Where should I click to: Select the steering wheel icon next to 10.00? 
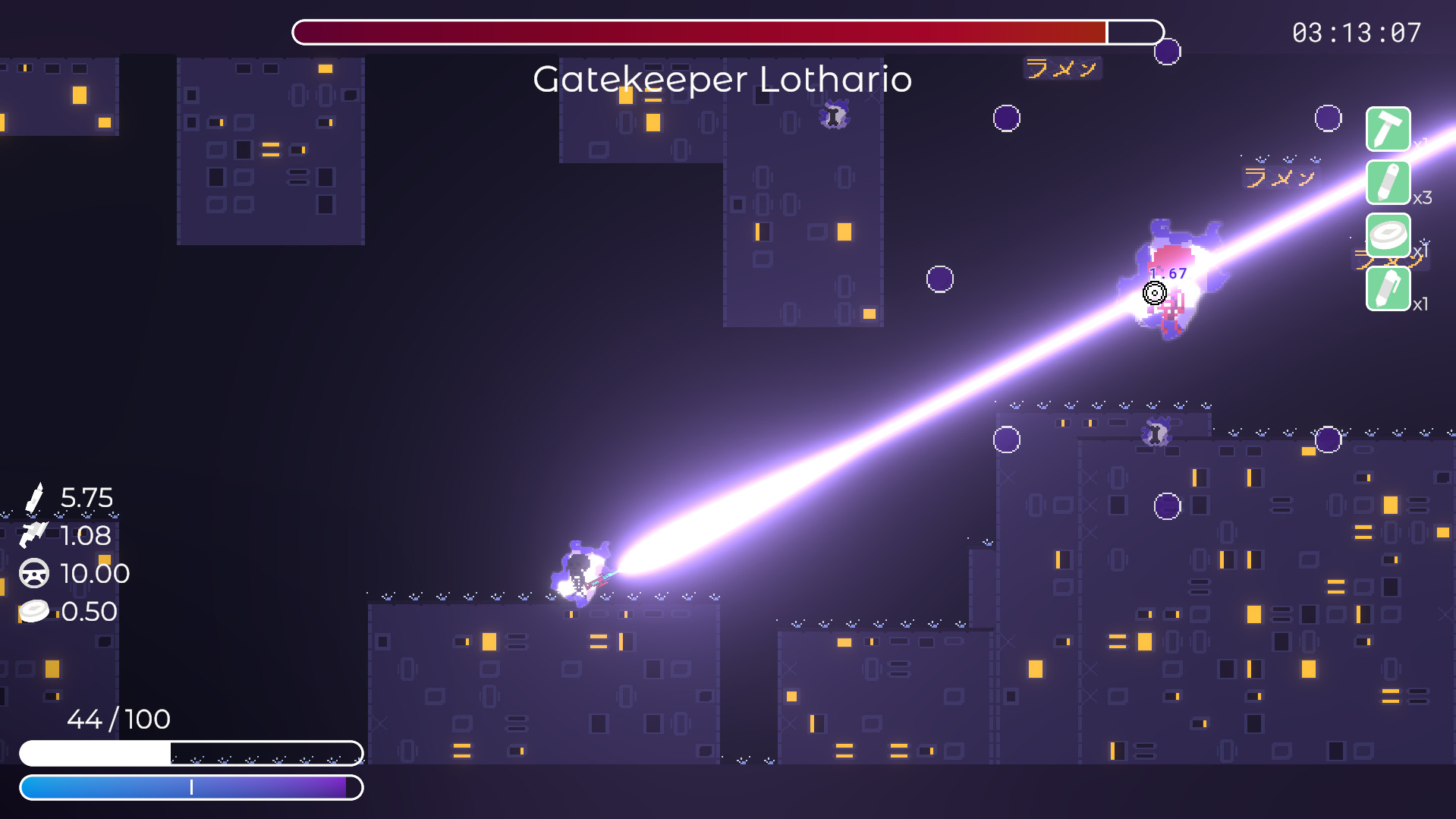33,574
